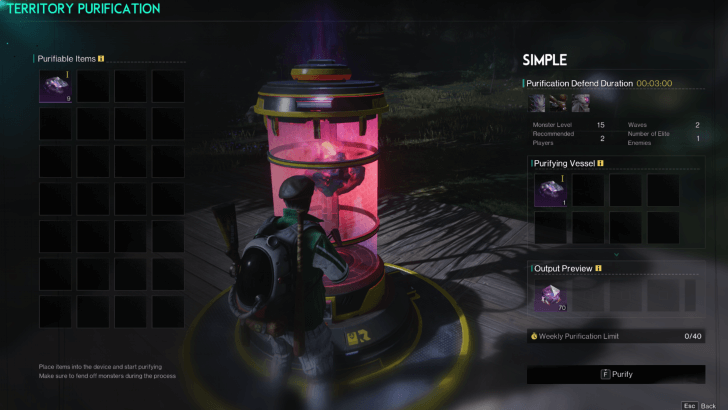Show the Purifying Vessel info tooltip

click(600, 162)
